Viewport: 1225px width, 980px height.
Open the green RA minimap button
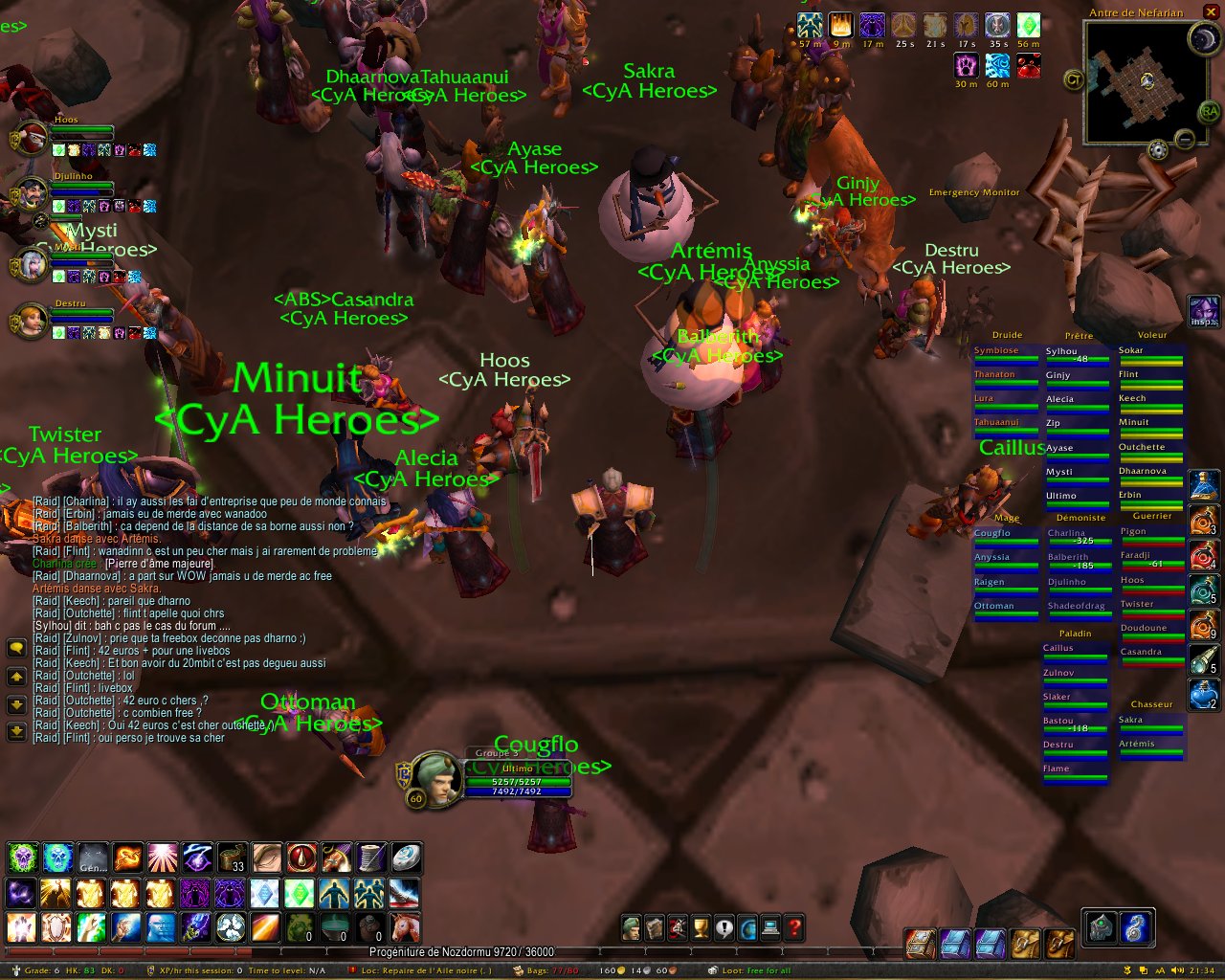click(x=1210, y=113)
